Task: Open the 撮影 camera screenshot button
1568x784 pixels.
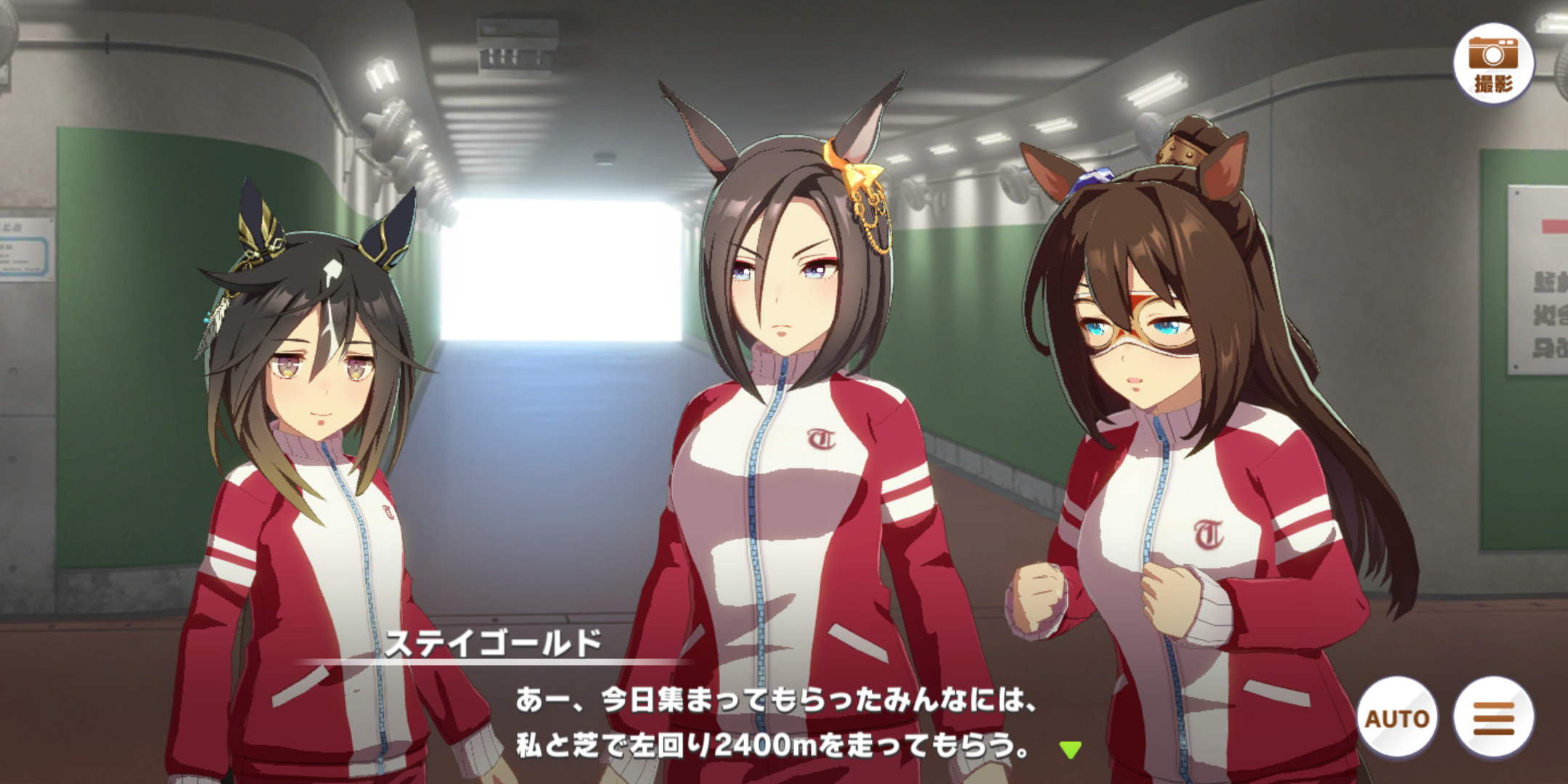Action: pyautogui.click(x=1493, y=65)
